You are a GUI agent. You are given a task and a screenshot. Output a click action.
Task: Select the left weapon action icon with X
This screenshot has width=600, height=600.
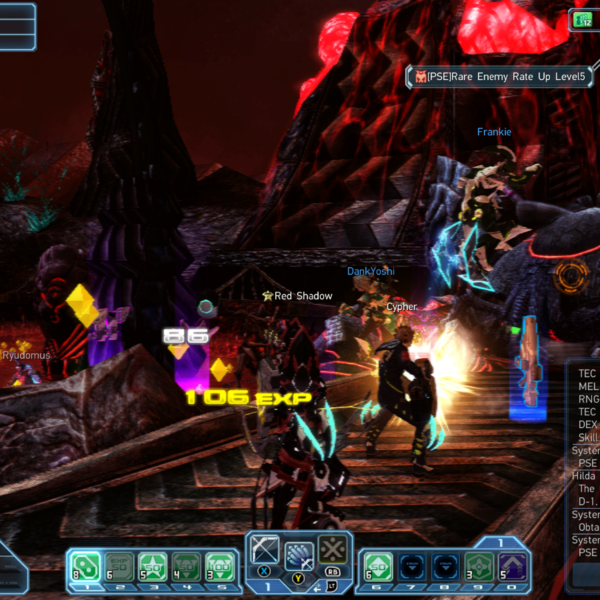(x=266, y=549)
